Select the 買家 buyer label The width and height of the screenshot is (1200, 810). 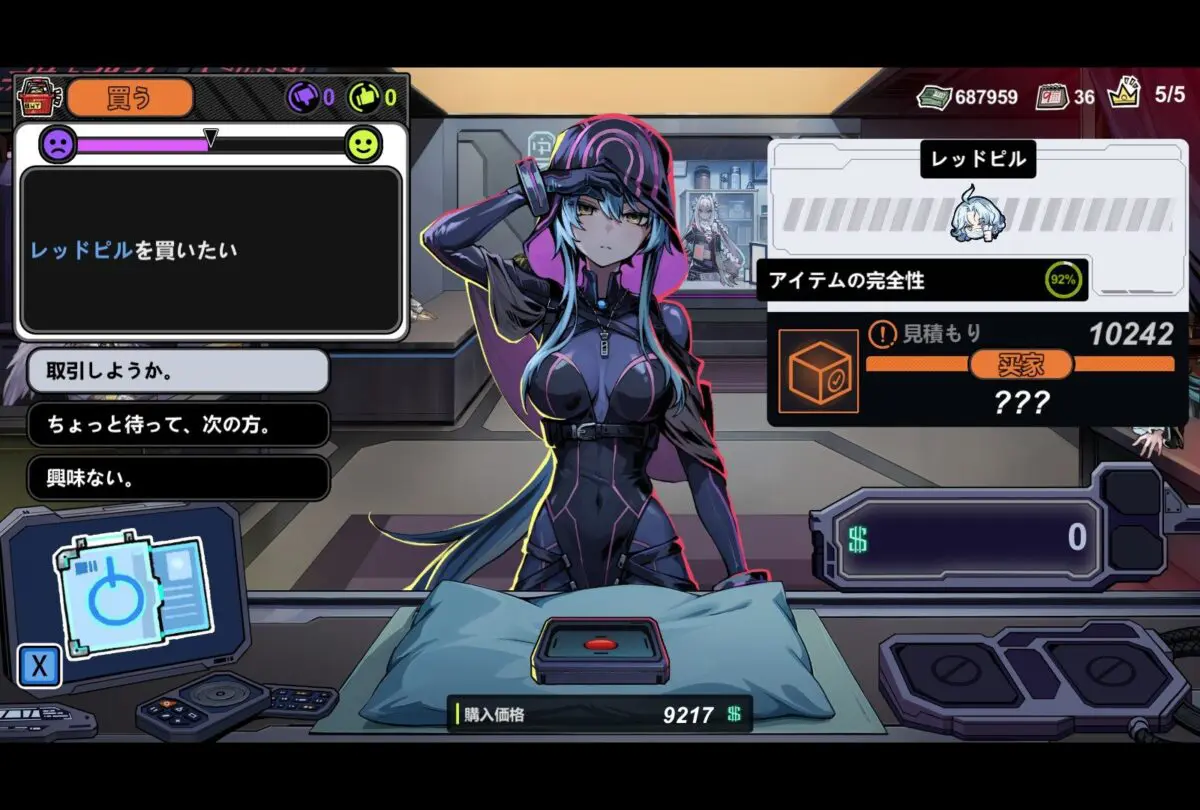[1020, 364]
